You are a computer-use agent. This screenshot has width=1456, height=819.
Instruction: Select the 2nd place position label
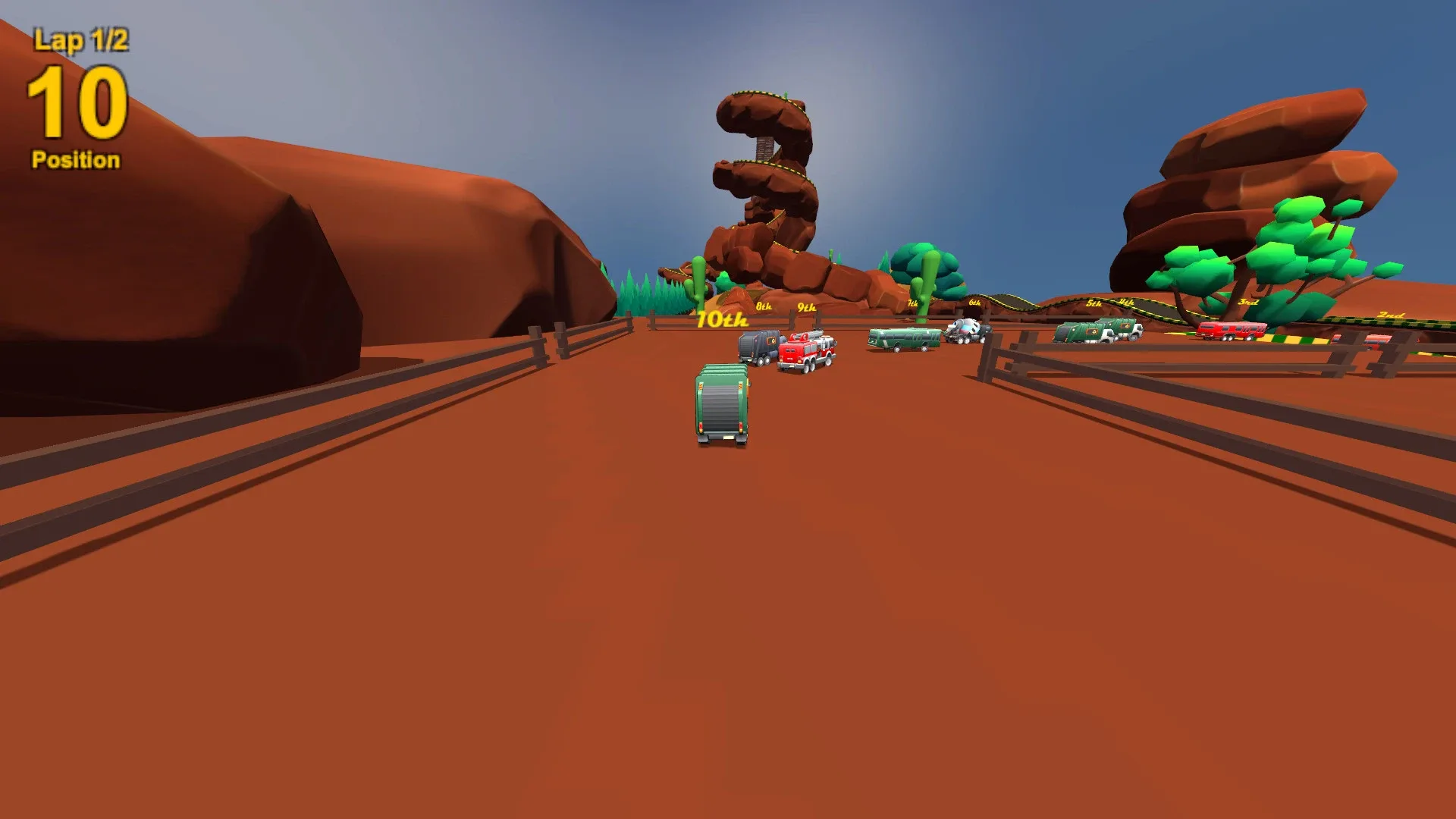1391,315
